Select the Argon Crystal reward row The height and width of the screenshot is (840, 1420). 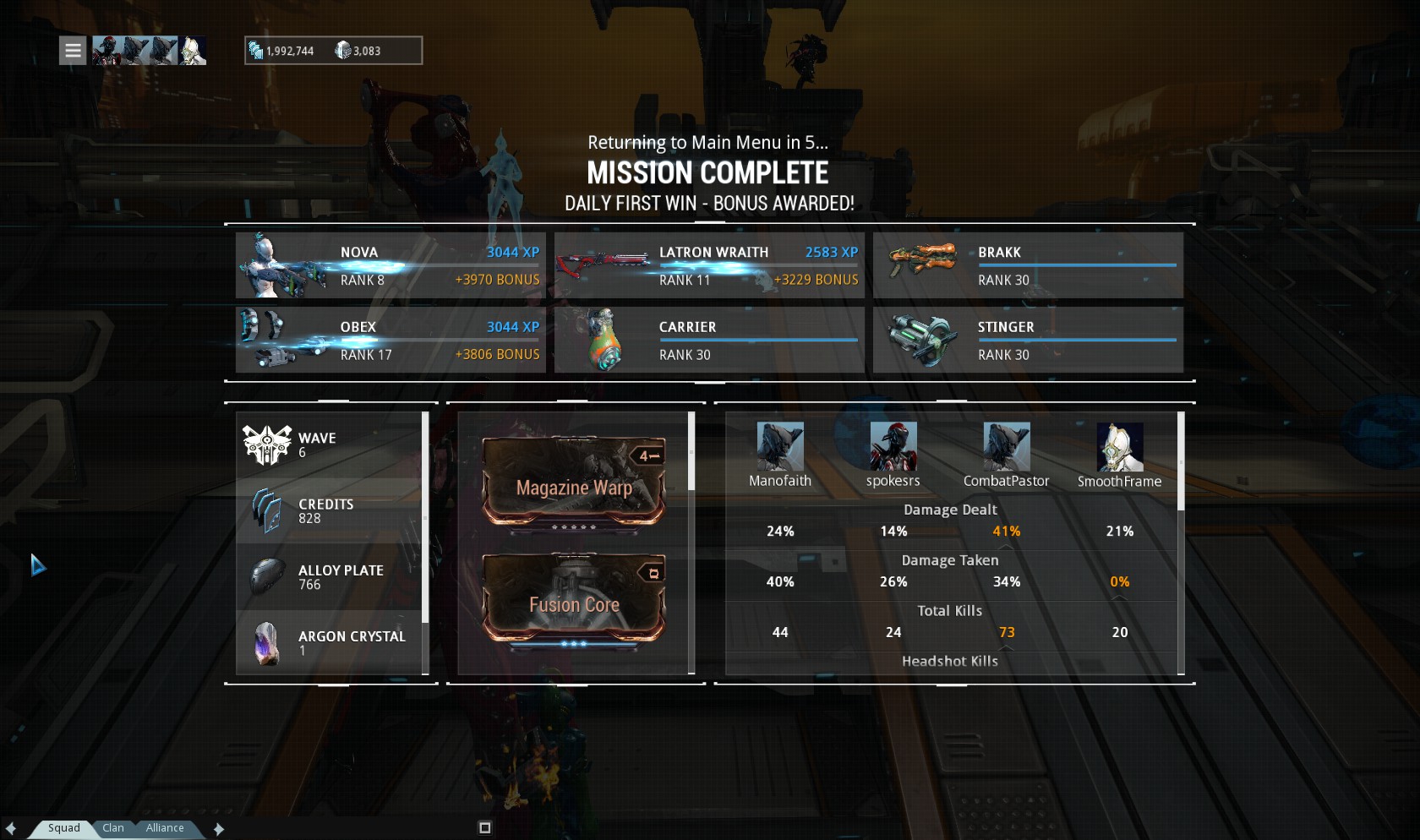click(330, 642)
